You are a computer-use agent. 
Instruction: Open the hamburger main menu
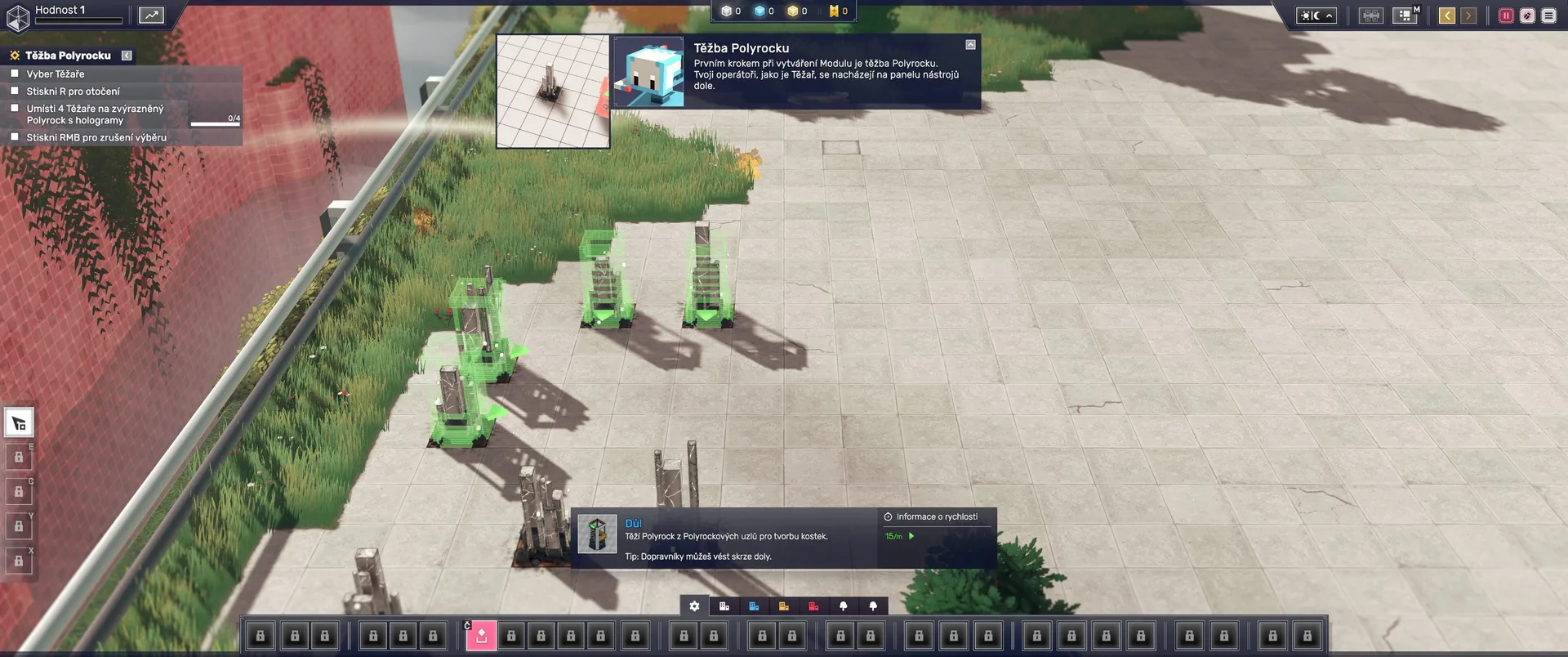click(1548, 16)
